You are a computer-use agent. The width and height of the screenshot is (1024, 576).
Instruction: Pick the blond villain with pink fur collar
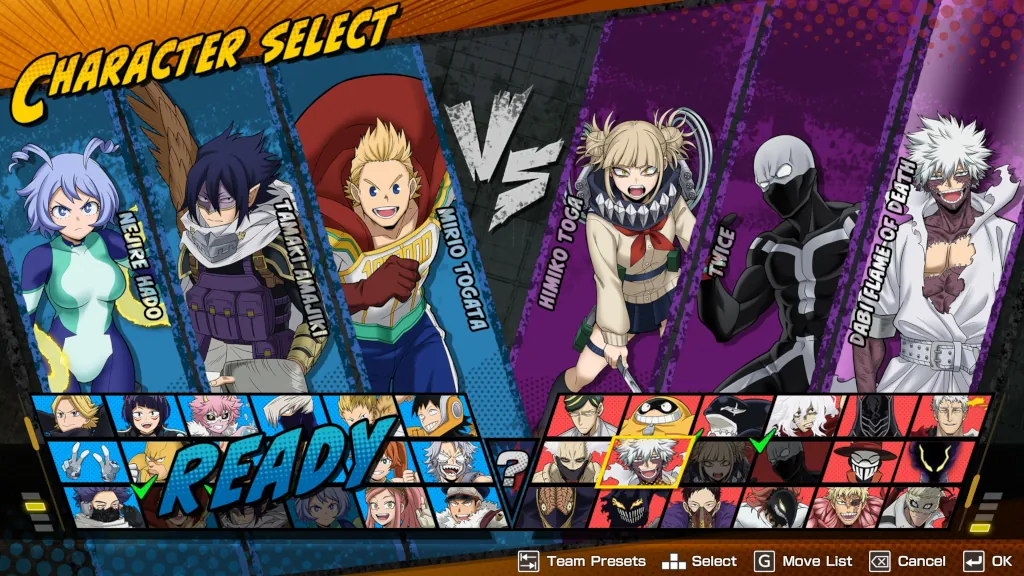click(847, 505)
